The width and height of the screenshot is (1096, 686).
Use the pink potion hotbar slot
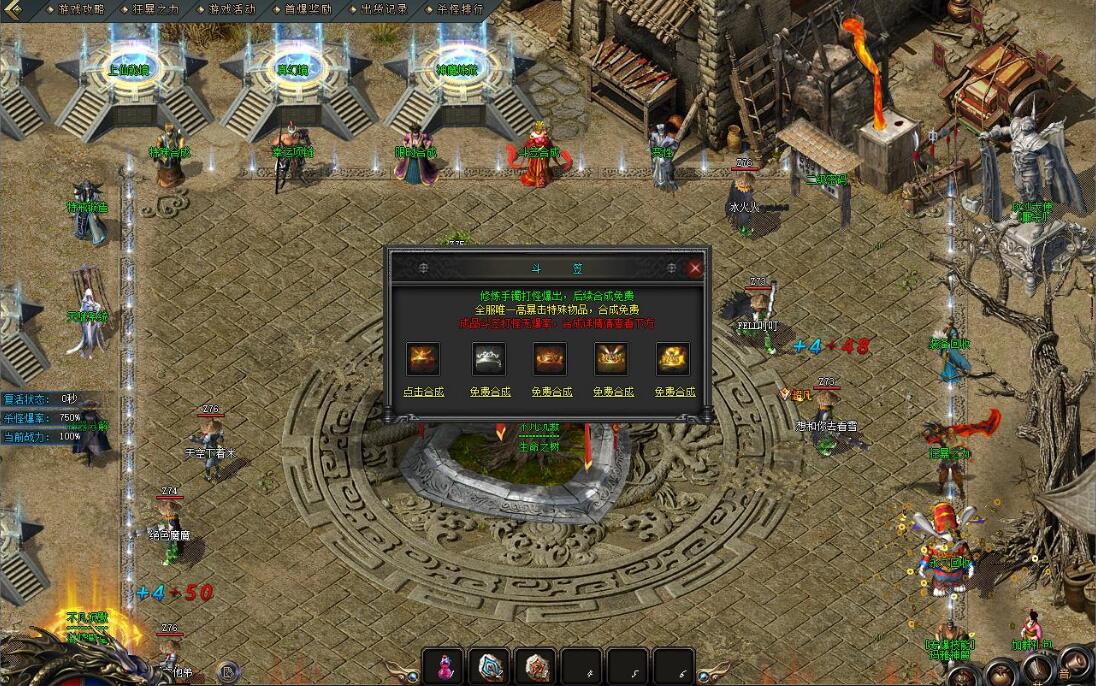tap(443, 666)
